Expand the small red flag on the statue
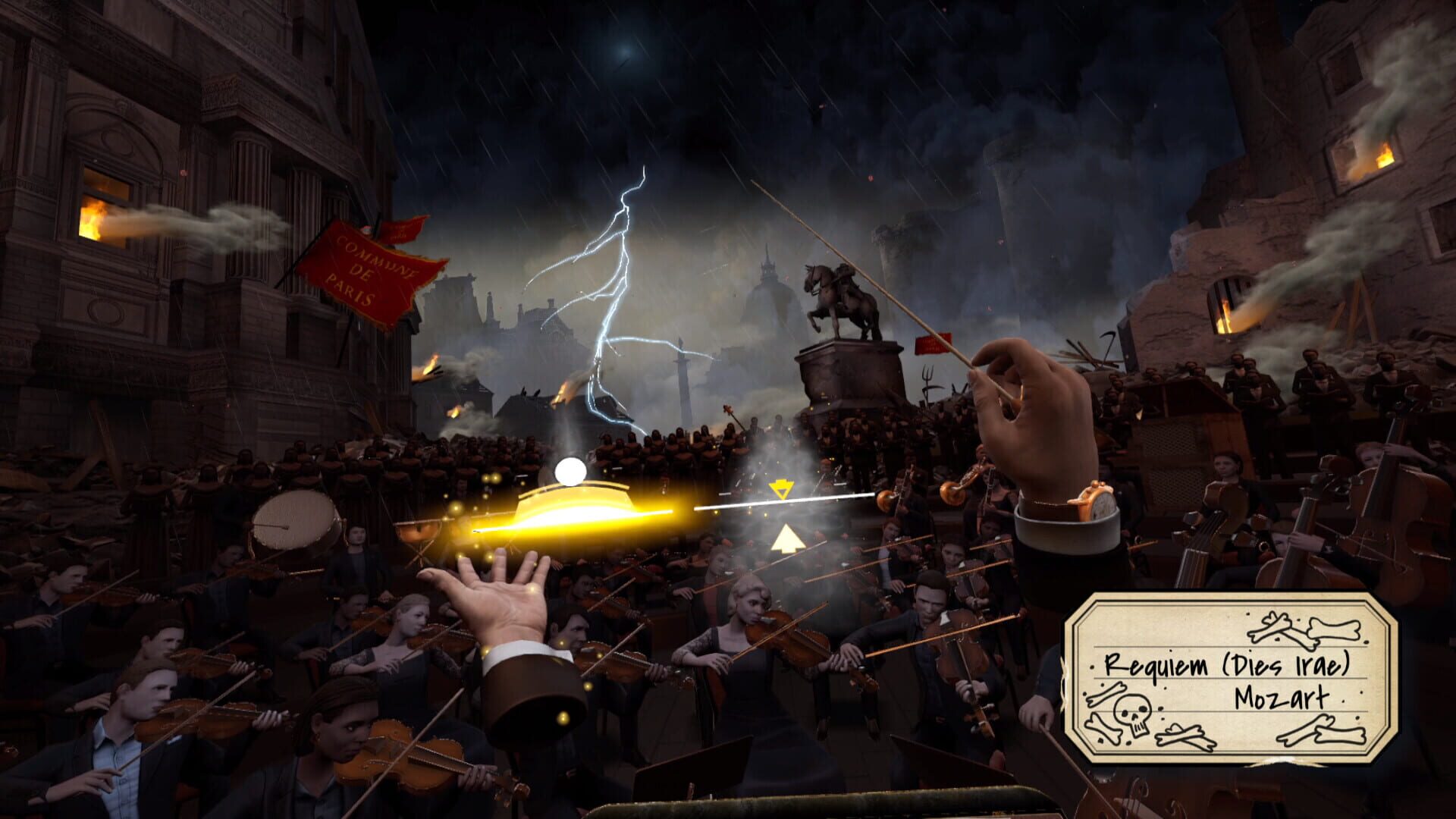Viewport: 1456px width, 819px height. [x=932, y=343]
